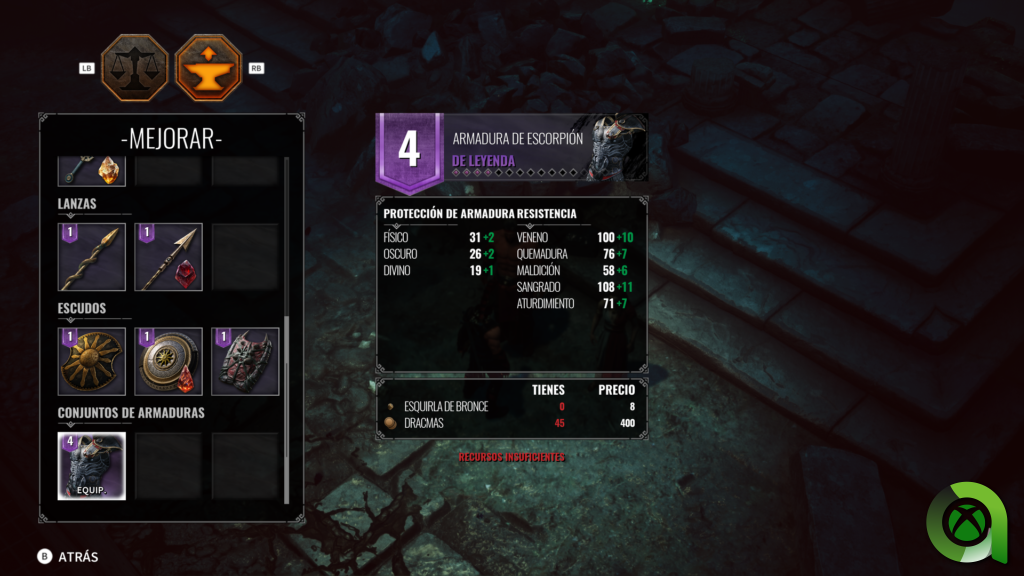This screenshot has height=576, width=1024.
Task: Switch to the scales trade tab
Action: tap(134, 68)
